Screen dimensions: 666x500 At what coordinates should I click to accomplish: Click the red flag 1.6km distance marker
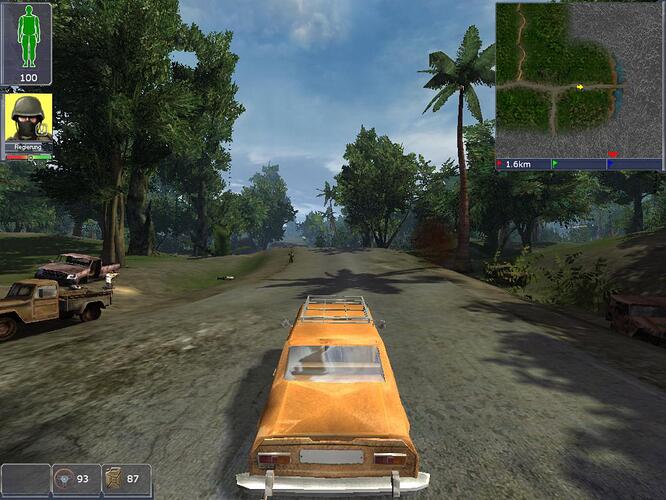[x=500, y=163]
